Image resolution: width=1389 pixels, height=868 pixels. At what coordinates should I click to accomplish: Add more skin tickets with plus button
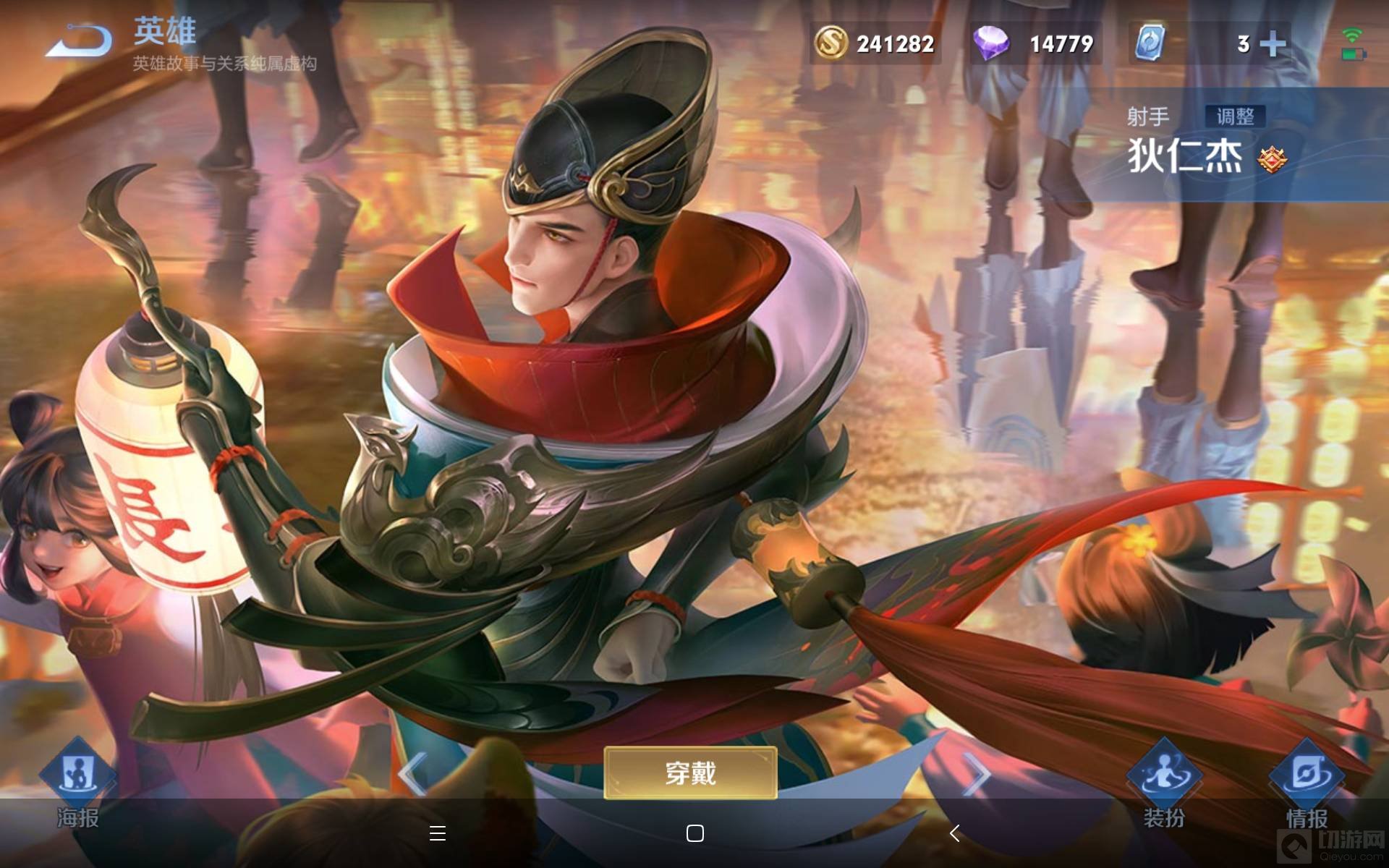tap(1273, 44)
